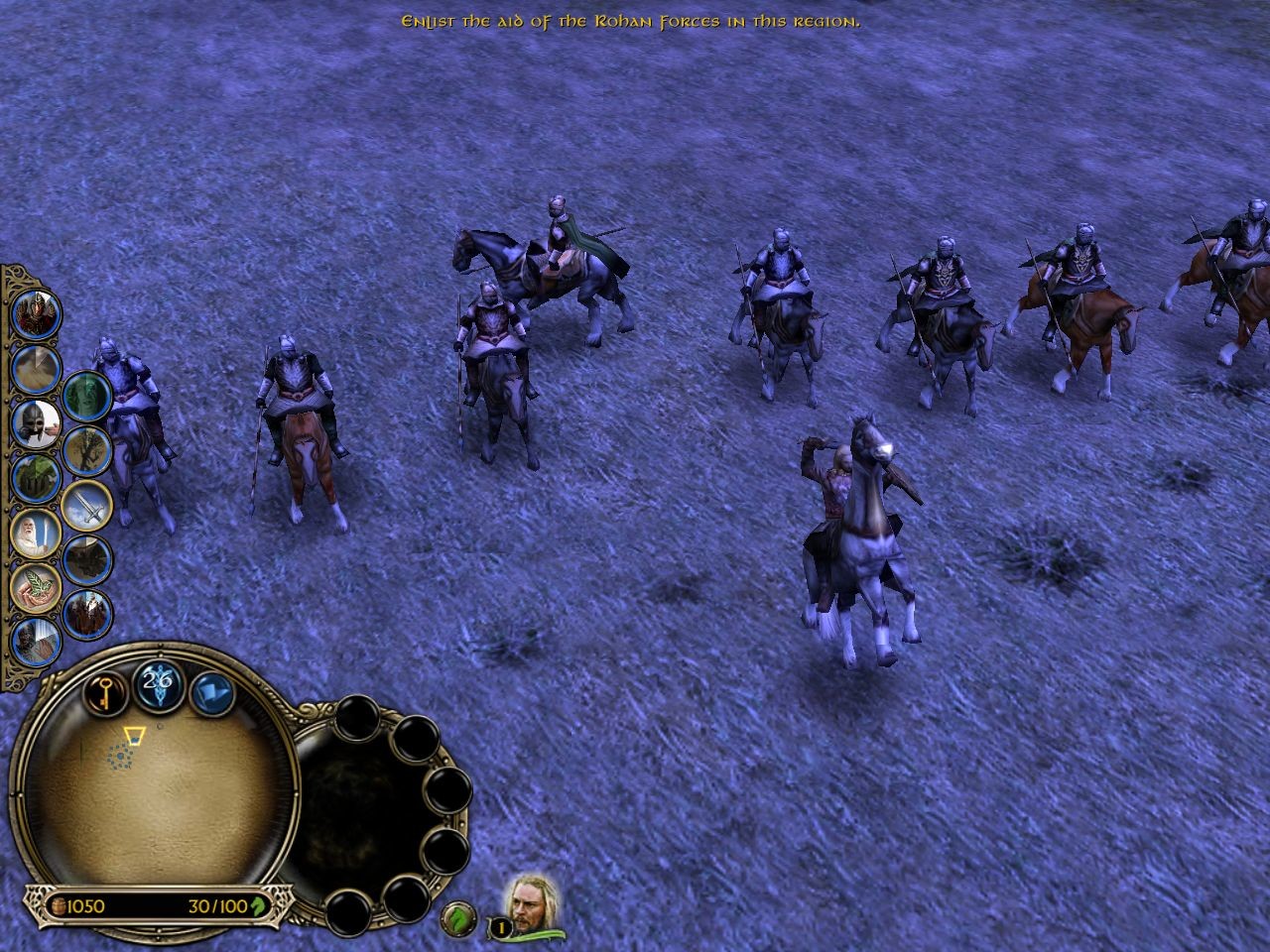This screenshot has width=1270, height=952.
Task: Select the Anduril sword icon in the sidebar
Action: 87,508
